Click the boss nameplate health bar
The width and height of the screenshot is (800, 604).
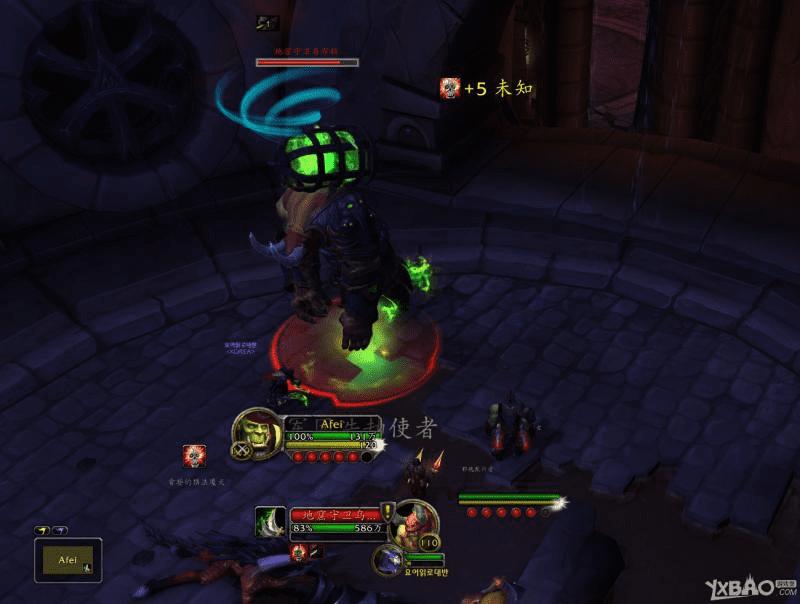coord(307,62)
